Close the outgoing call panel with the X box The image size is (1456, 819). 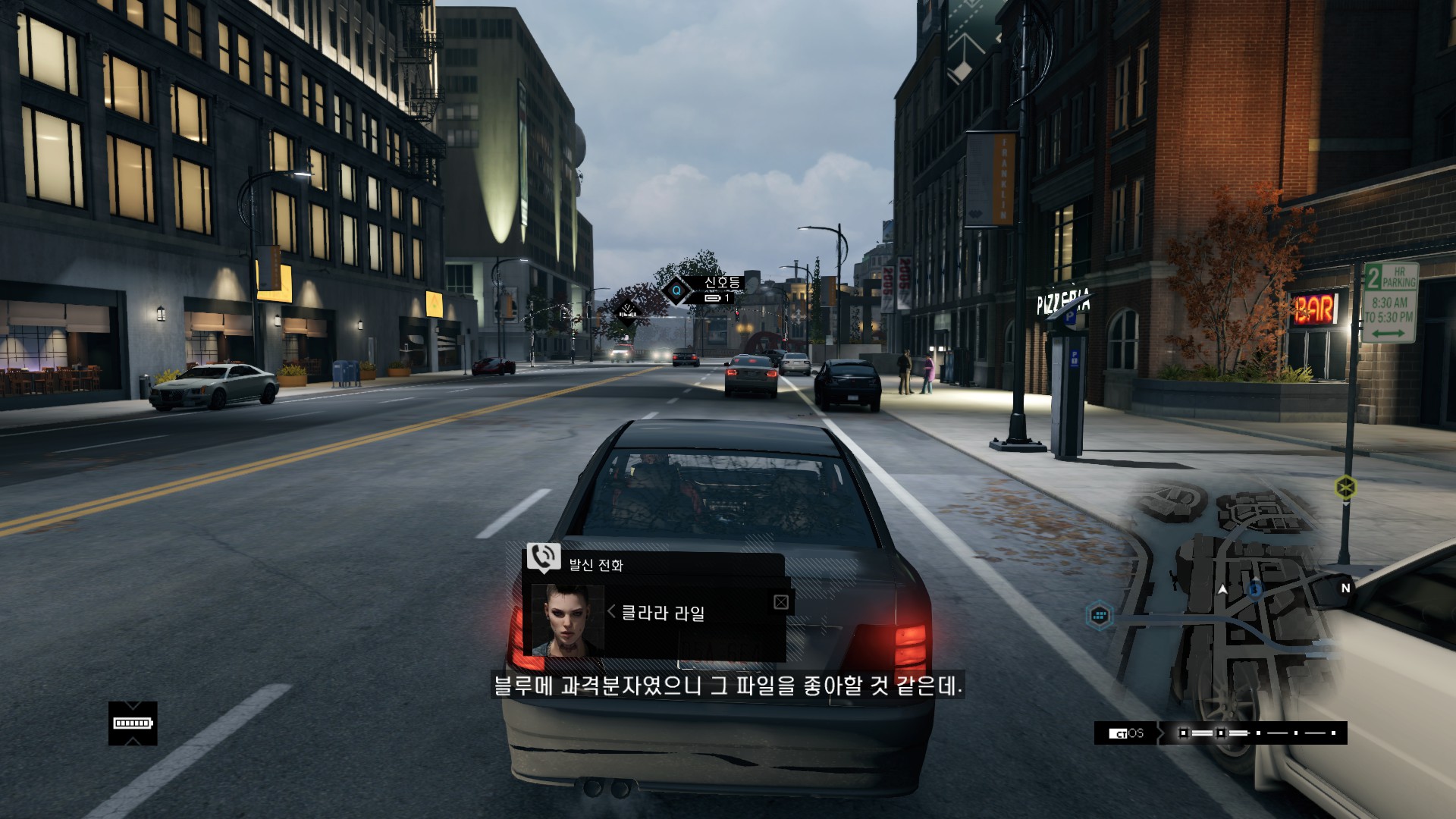click(x=781, y=602)
